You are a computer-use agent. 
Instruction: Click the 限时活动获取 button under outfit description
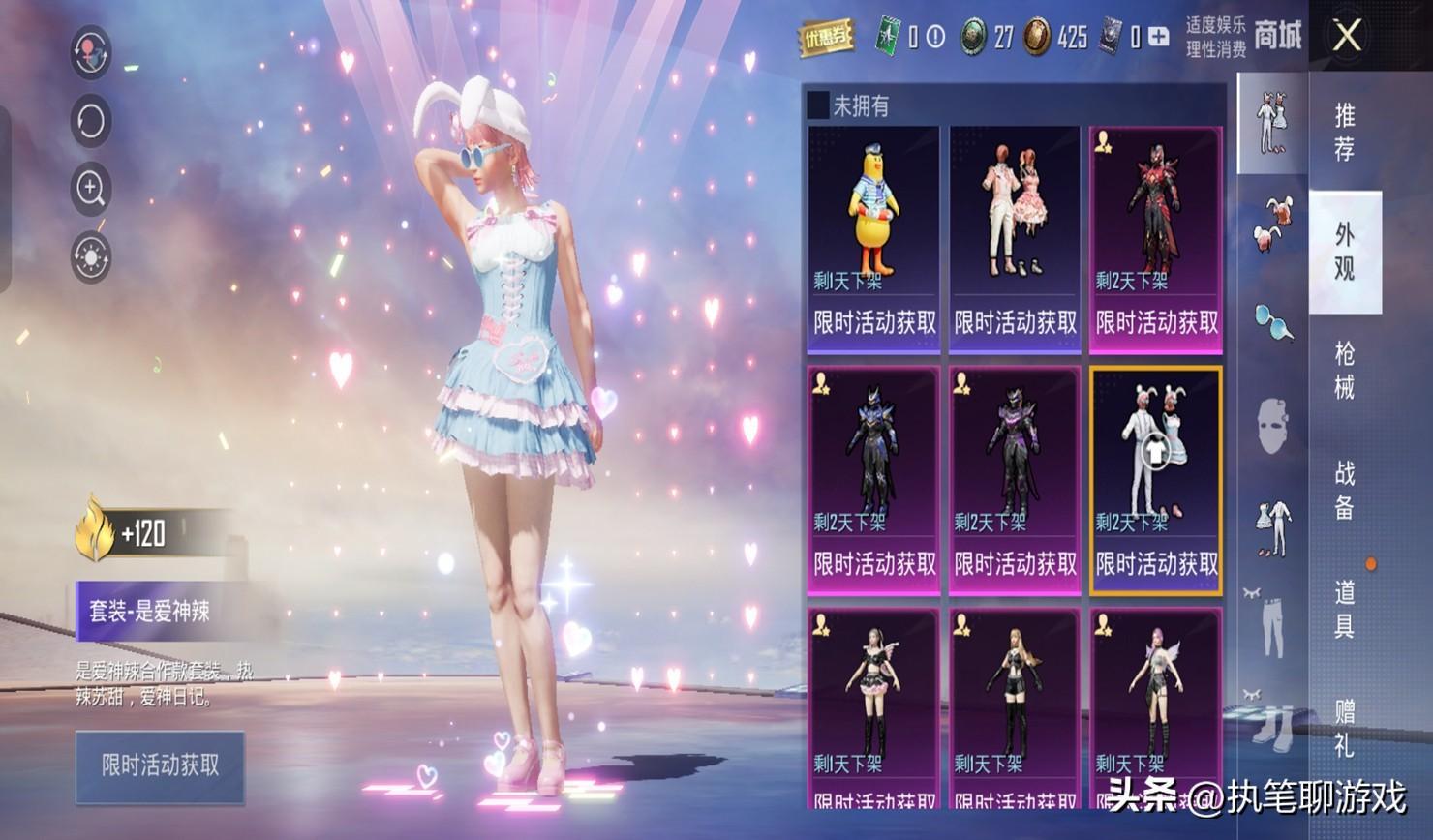pyautogui.click(x=160, y=766)
